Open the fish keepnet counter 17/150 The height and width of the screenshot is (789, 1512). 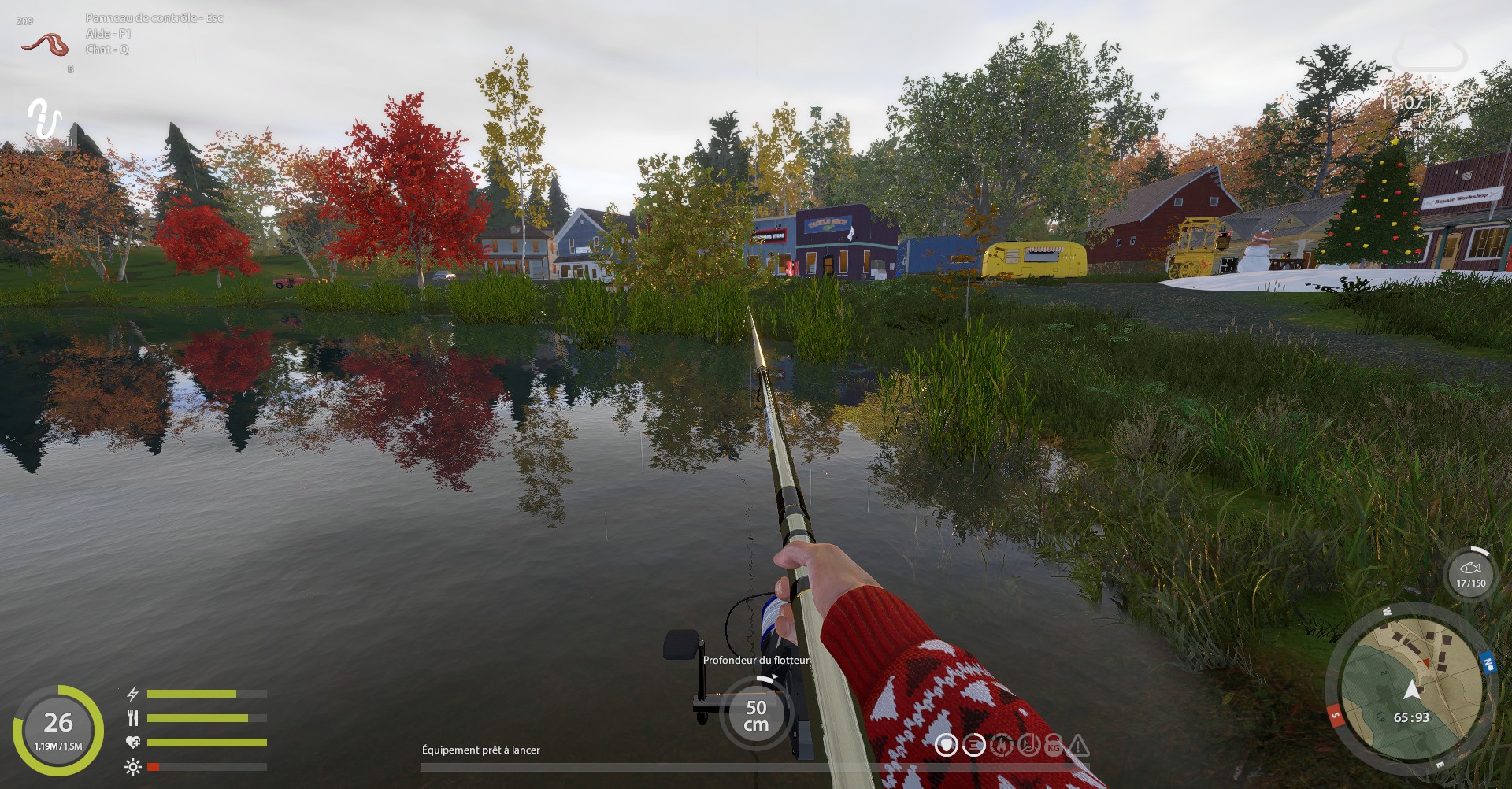coord(1470,574)
